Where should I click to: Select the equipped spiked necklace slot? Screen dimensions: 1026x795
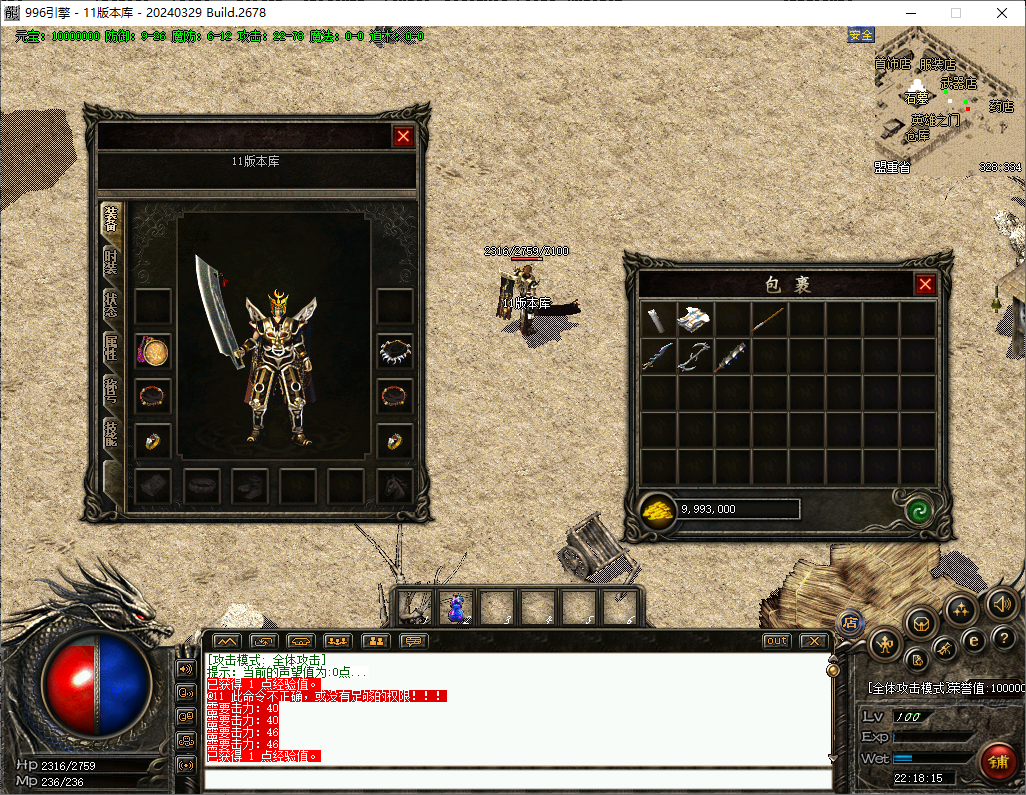(x=395, y=351)
